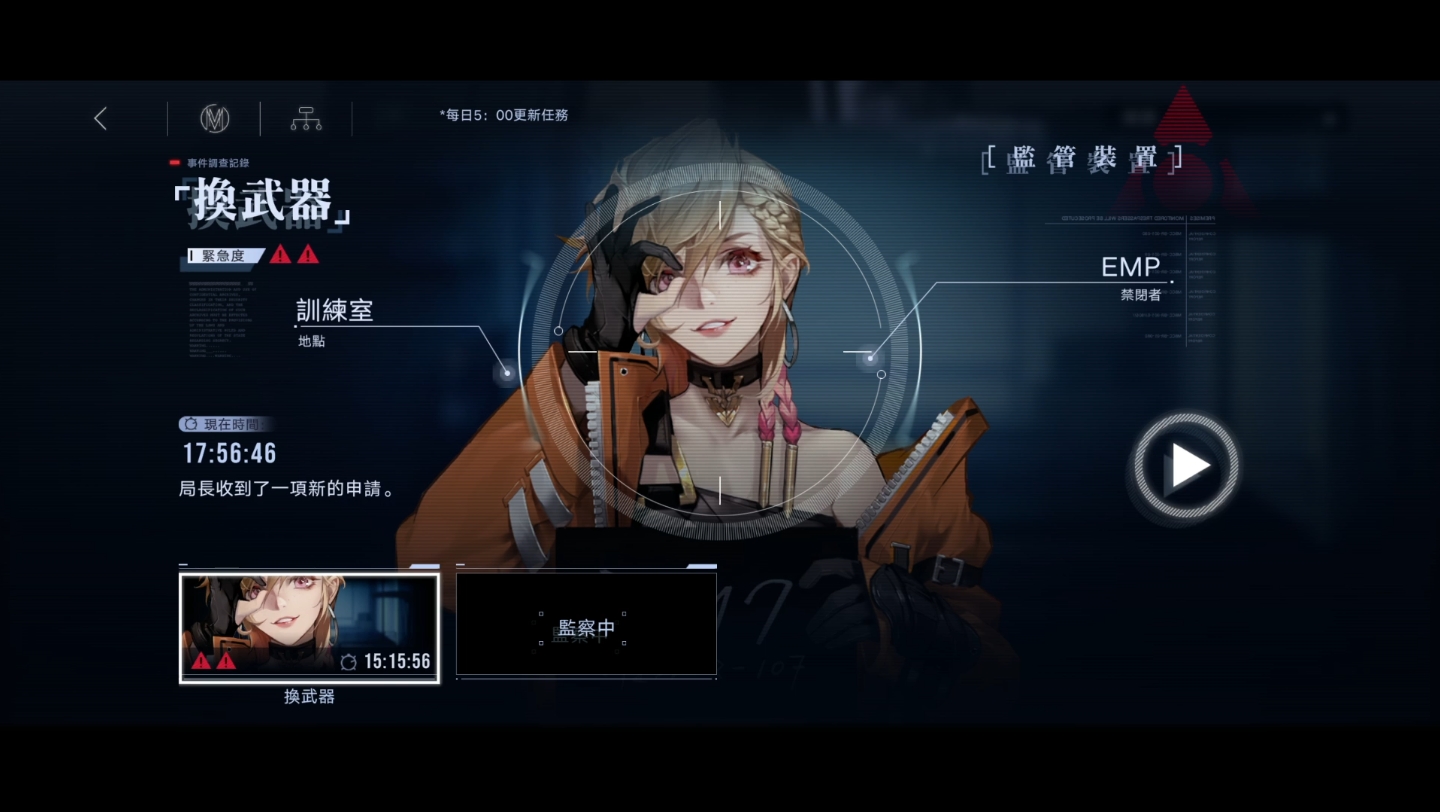Click the clock icon beside 現在時間

188,423
